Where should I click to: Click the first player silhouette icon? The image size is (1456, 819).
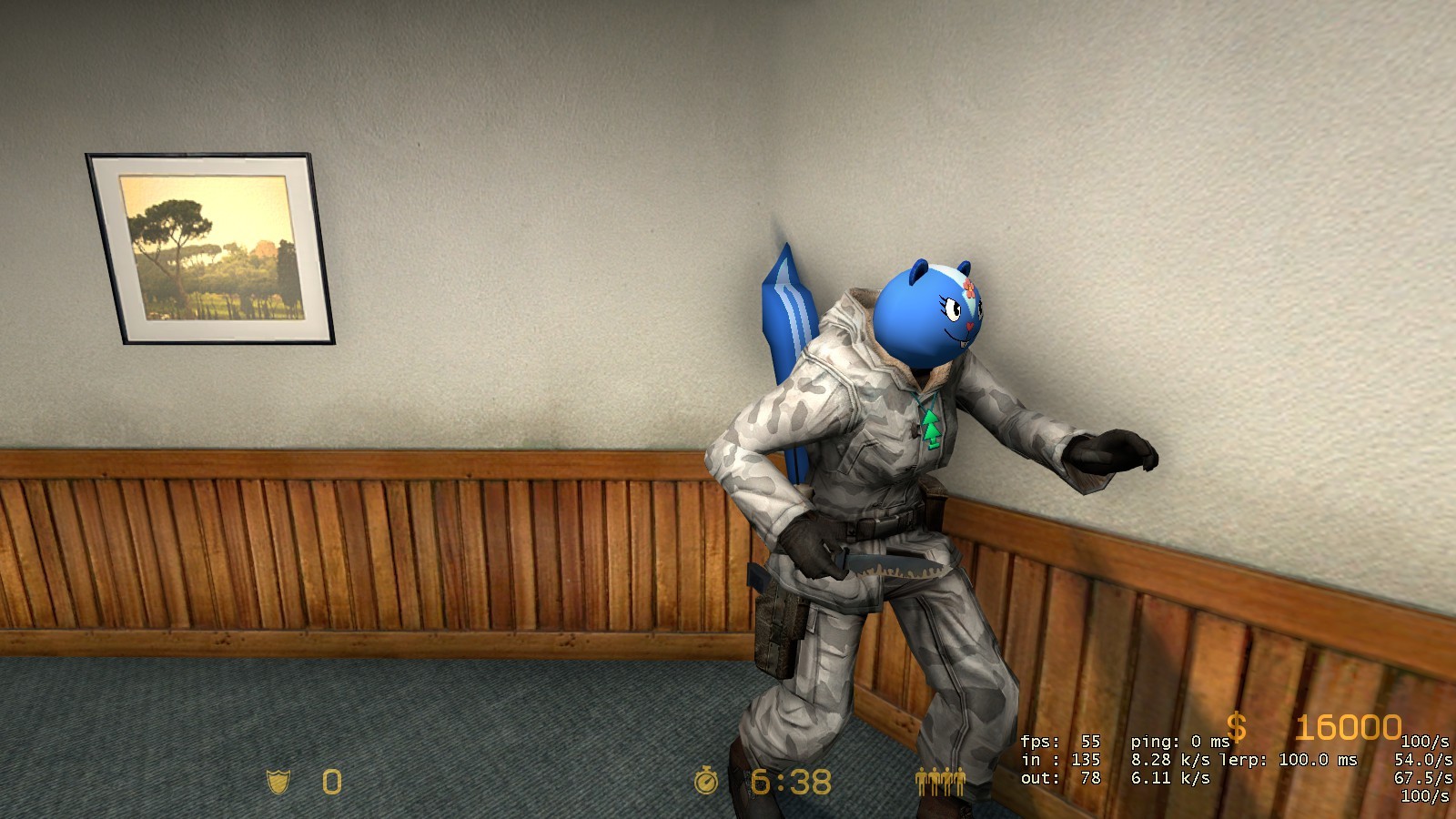(x=922, y=781)
